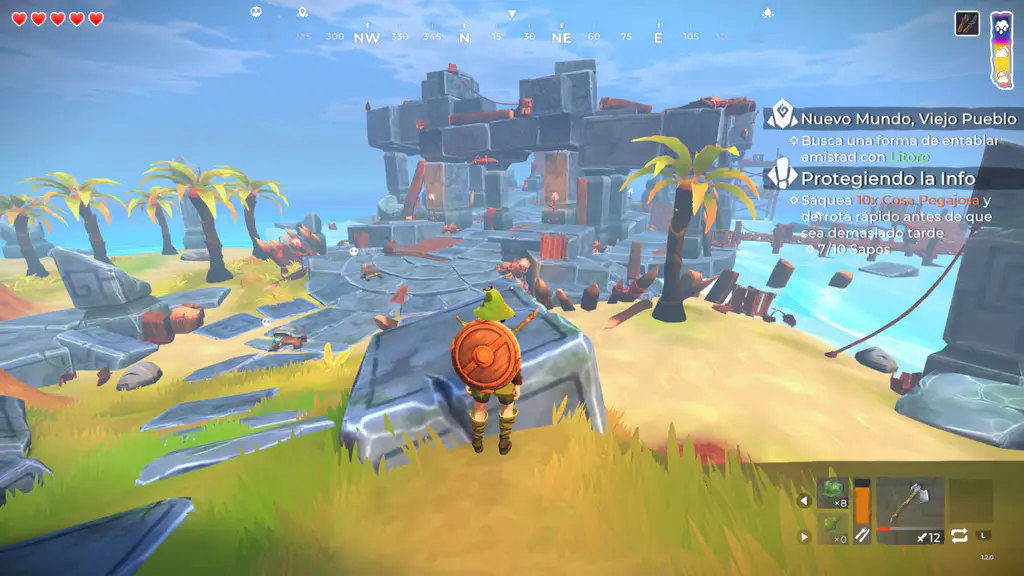The image size is (1024, 576).
Task: Select the green item slot showing x0
Action: [833, 529]
